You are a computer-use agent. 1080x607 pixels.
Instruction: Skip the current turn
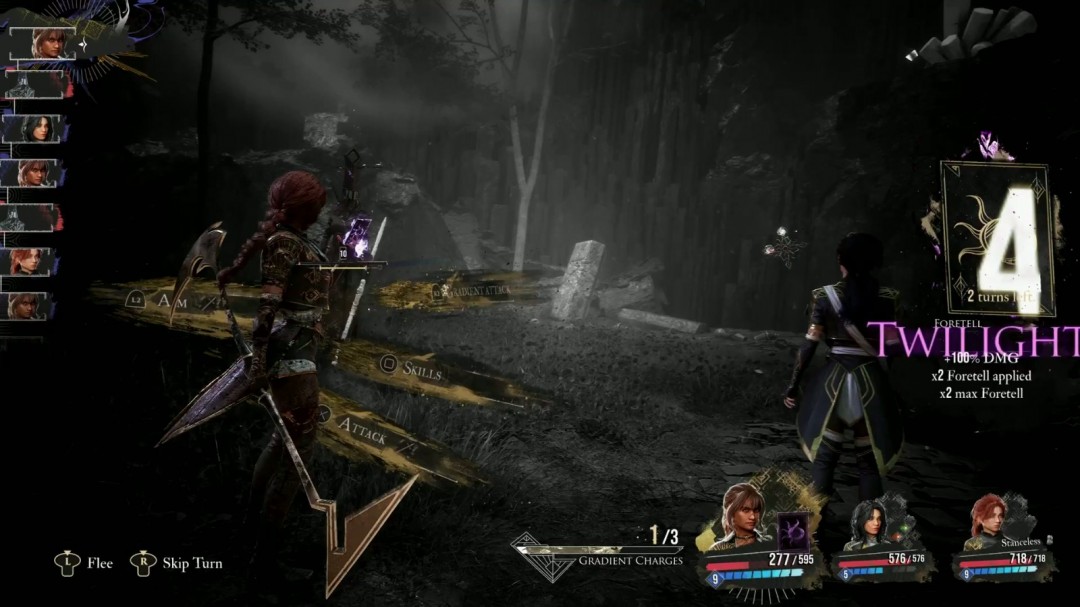pos(180,563)
